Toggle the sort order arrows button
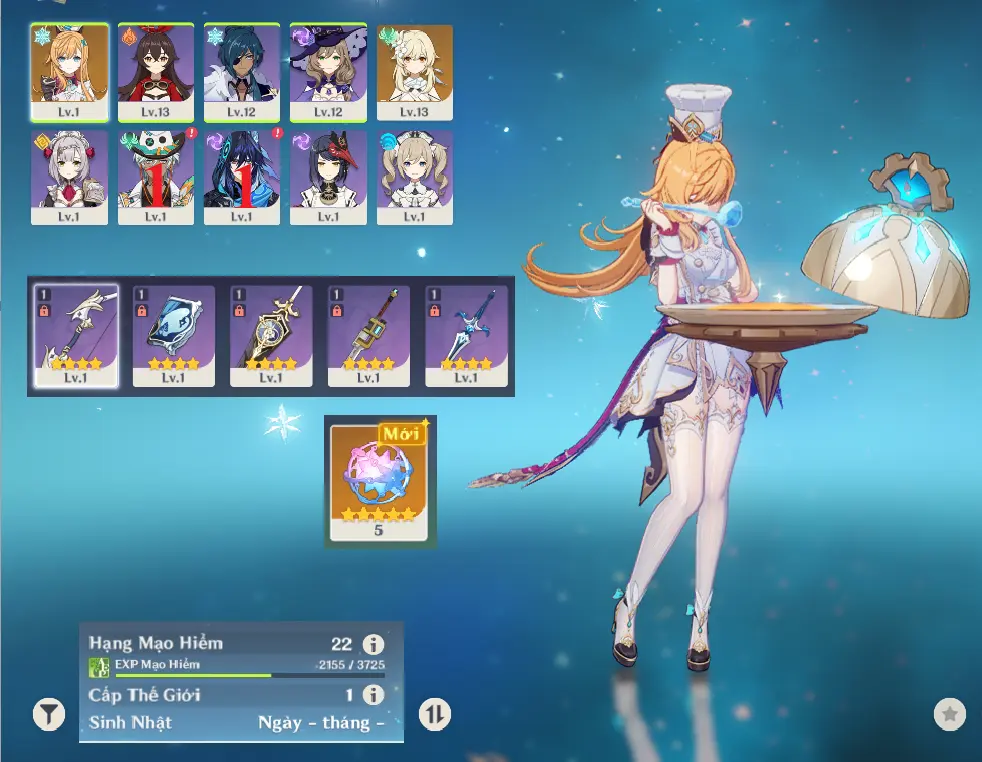The image size is (982, 762). point(435,714)
